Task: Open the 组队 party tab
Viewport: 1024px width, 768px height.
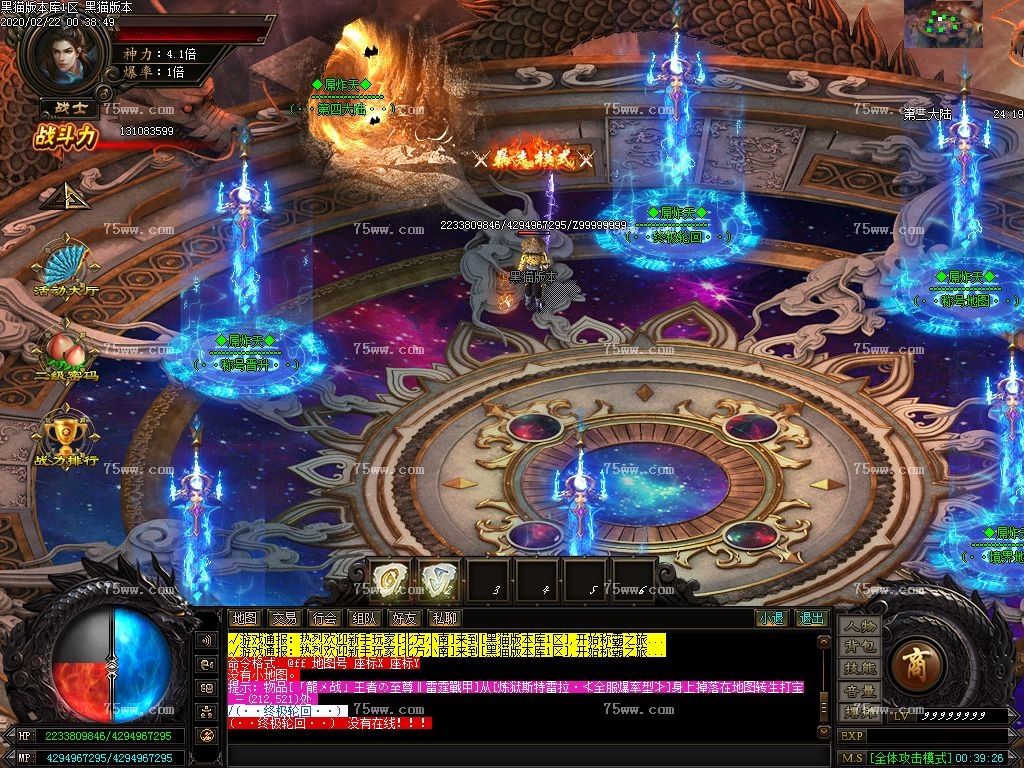Action: (363, 618)
